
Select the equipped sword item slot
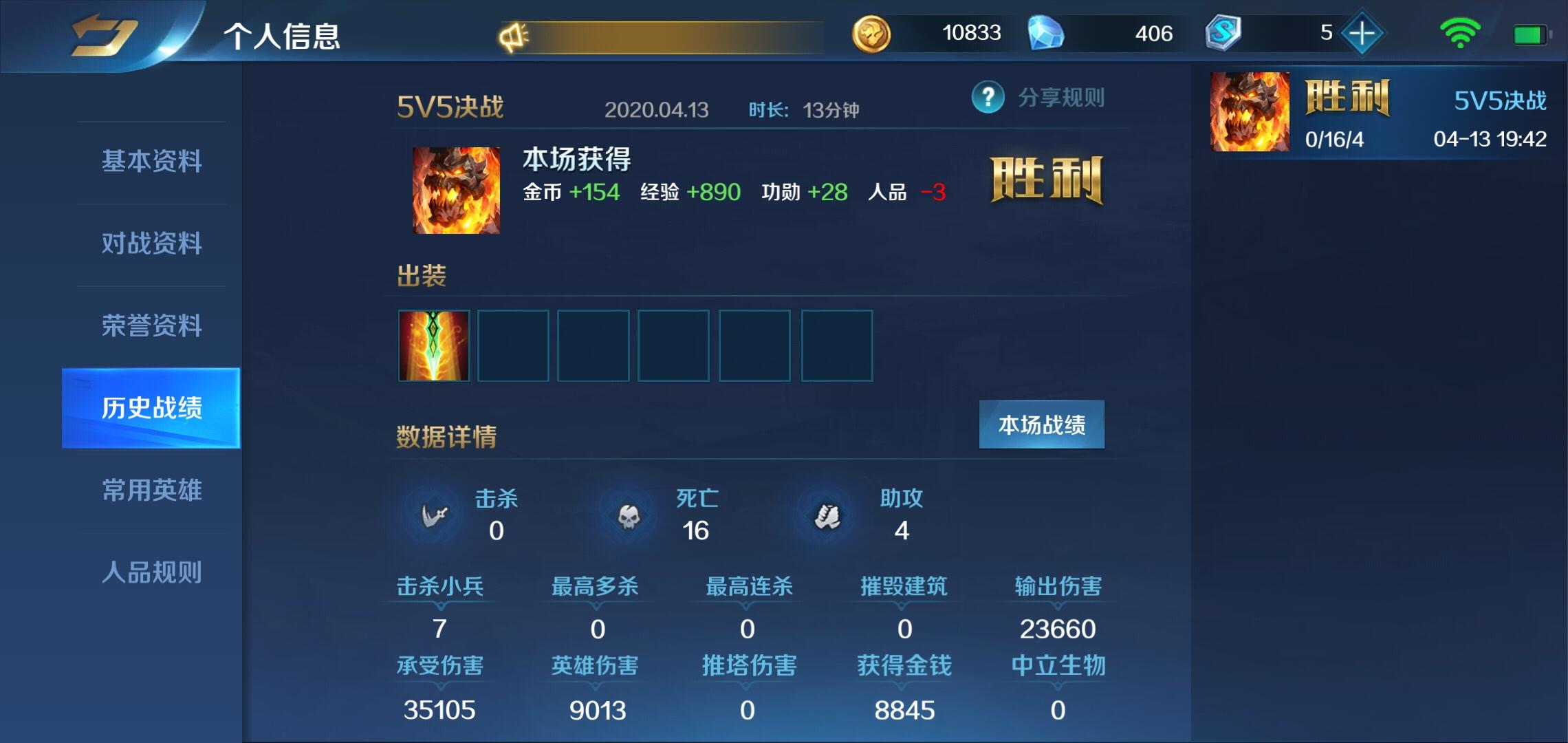433,345
